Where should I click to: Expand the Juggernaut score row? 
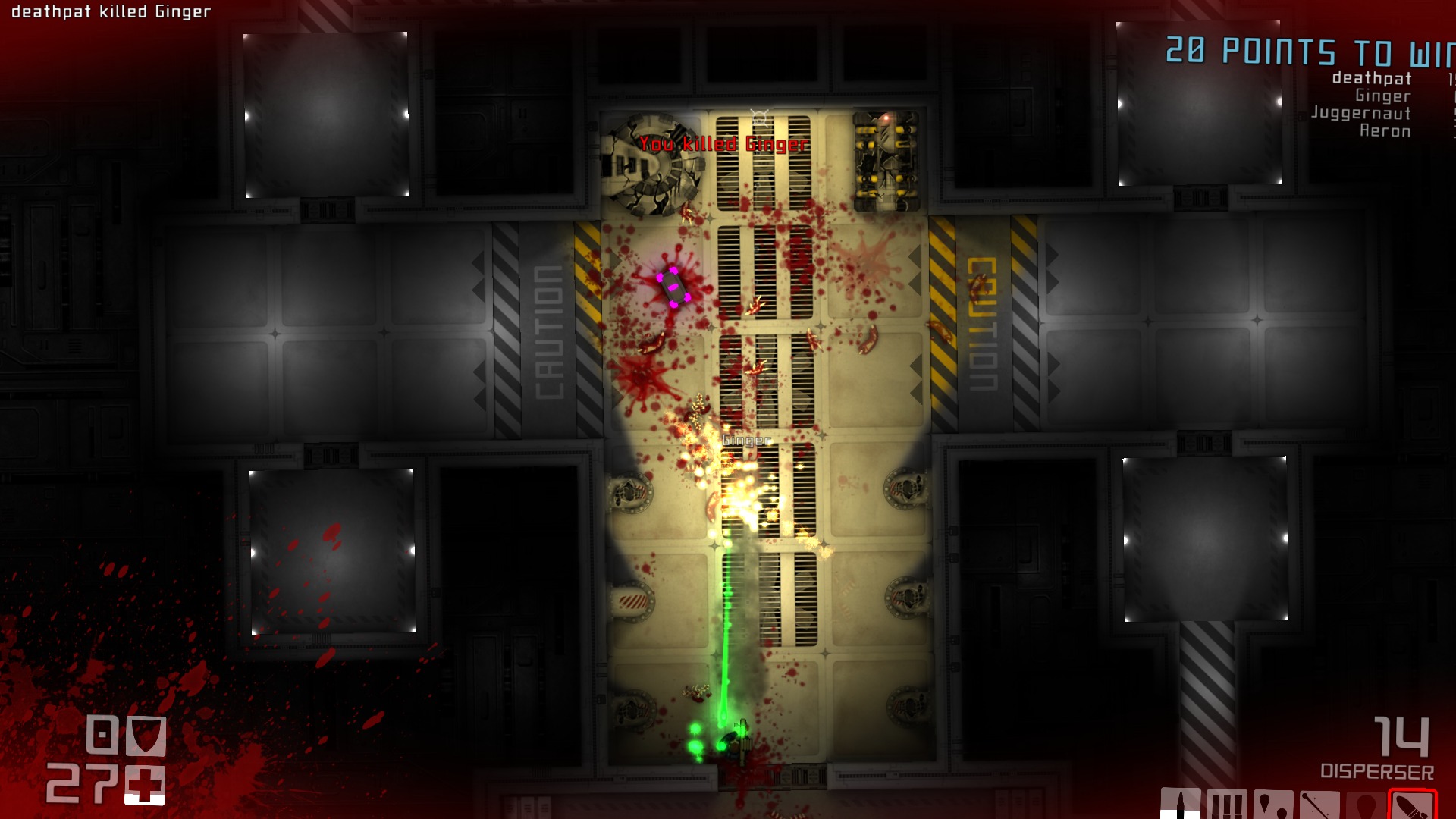(1360, 115)
